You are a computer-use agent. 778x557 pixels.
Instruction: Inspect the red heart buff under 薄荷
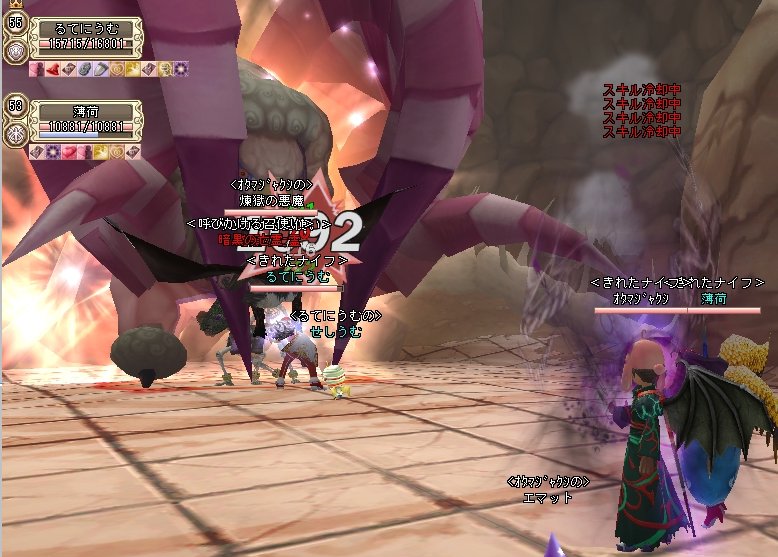(x=68, y=151)
